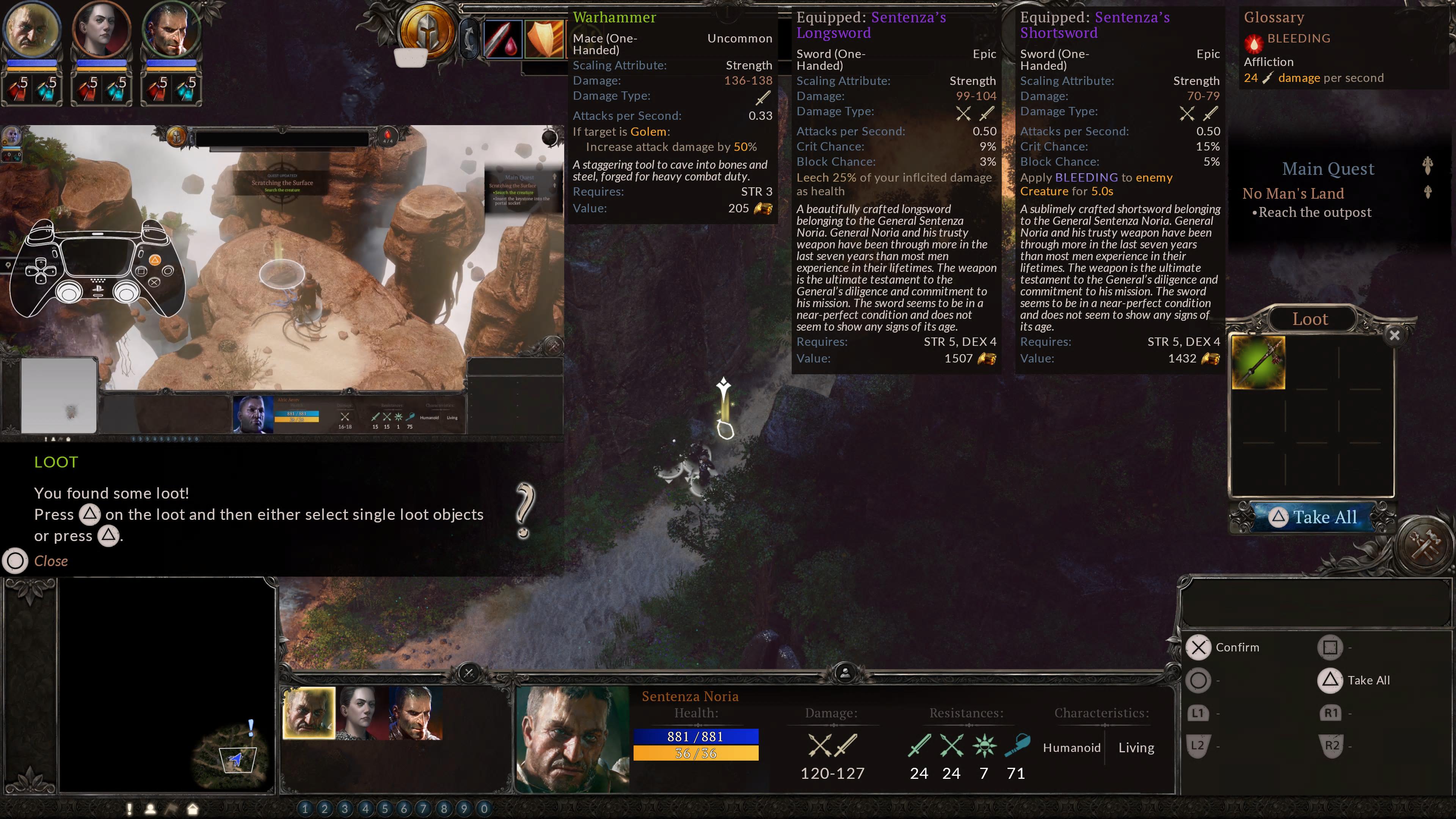This screenshot has height=819, width=1456.
Task: Select the scarred man's portrait in the top party row
Action: point(171,30)
